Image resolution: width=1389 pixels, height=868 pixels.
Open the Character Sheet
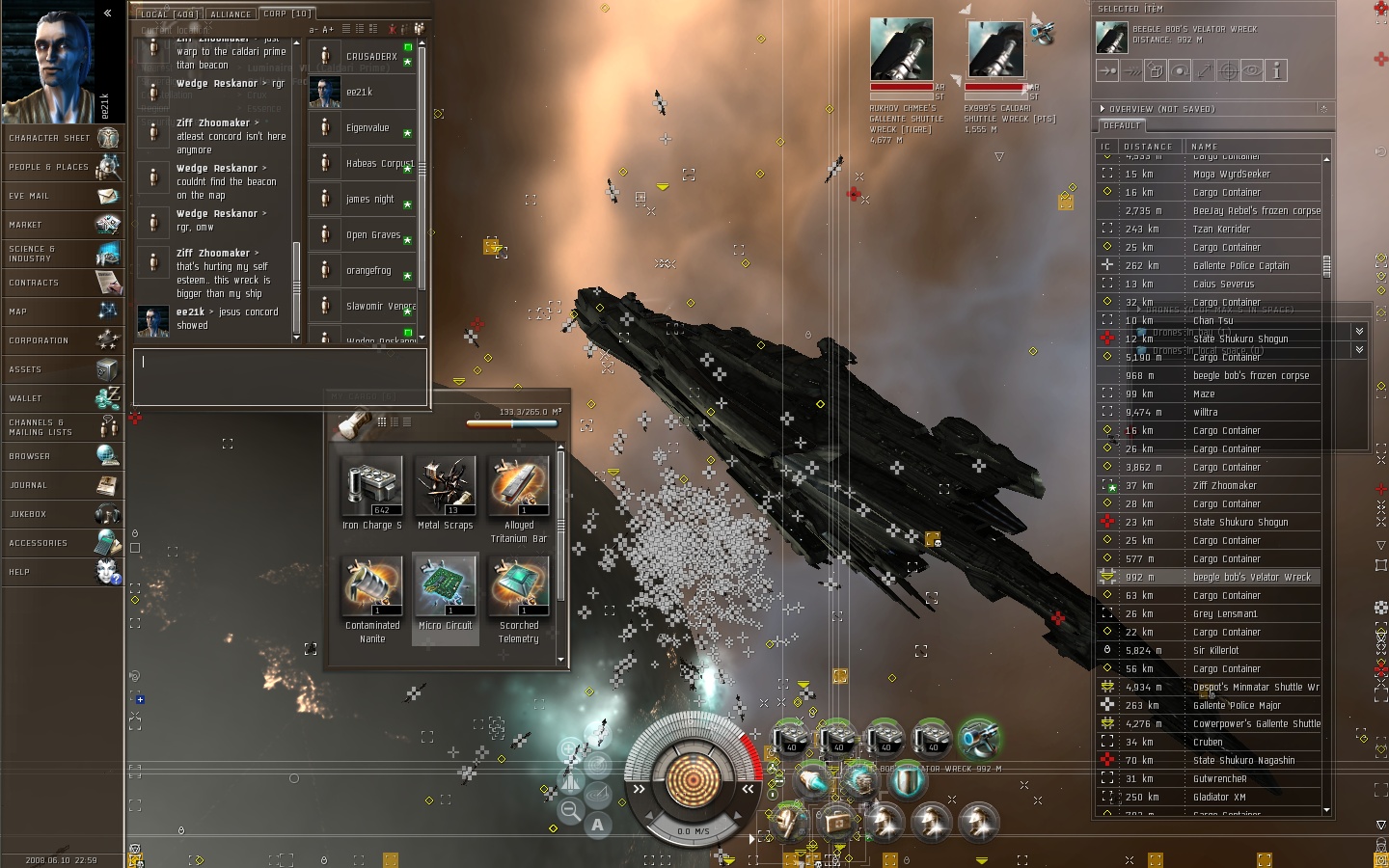[x=62, y=138]
